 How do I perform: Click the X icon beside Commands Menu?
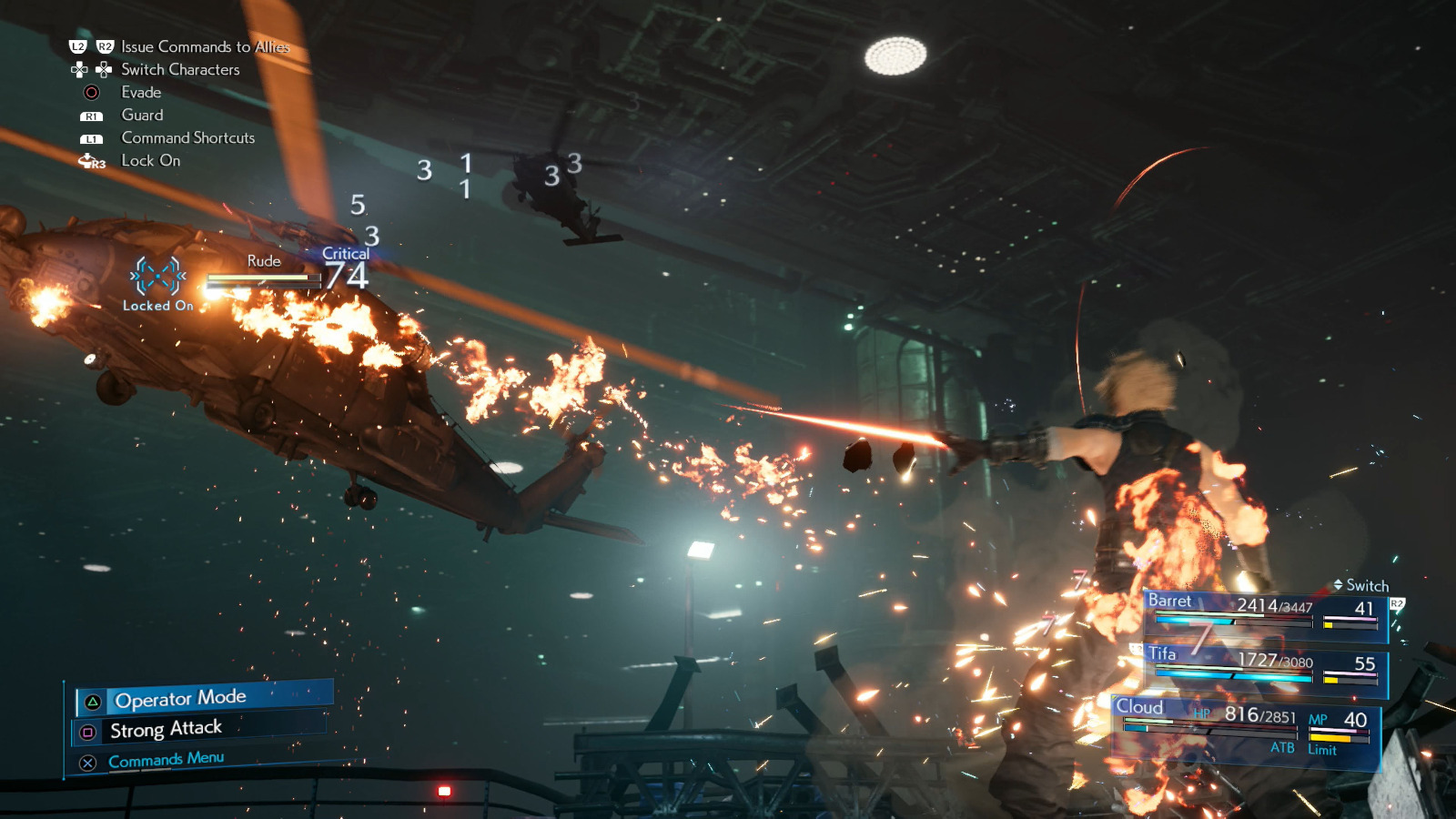(x=87, y=762)
